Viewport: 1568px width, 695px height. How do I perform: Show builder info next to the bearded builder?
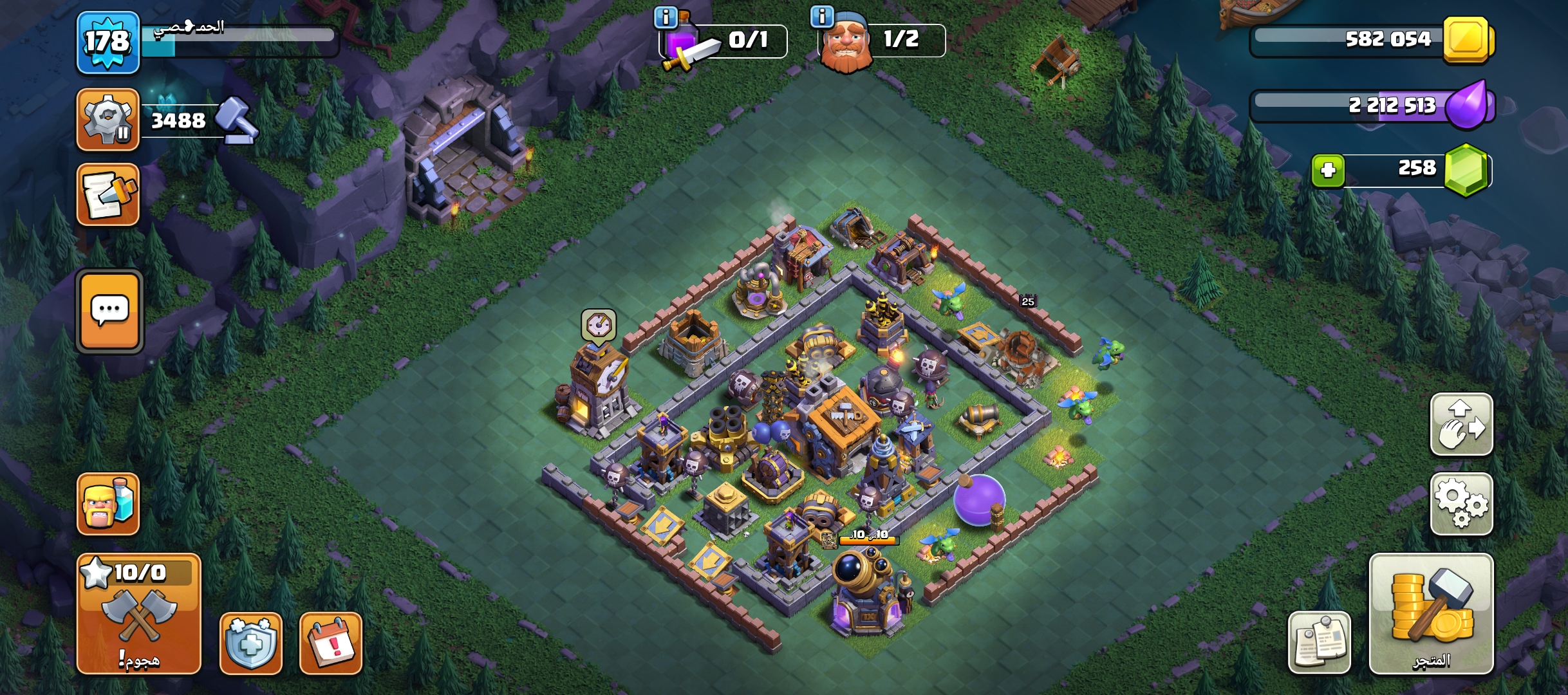822,16
